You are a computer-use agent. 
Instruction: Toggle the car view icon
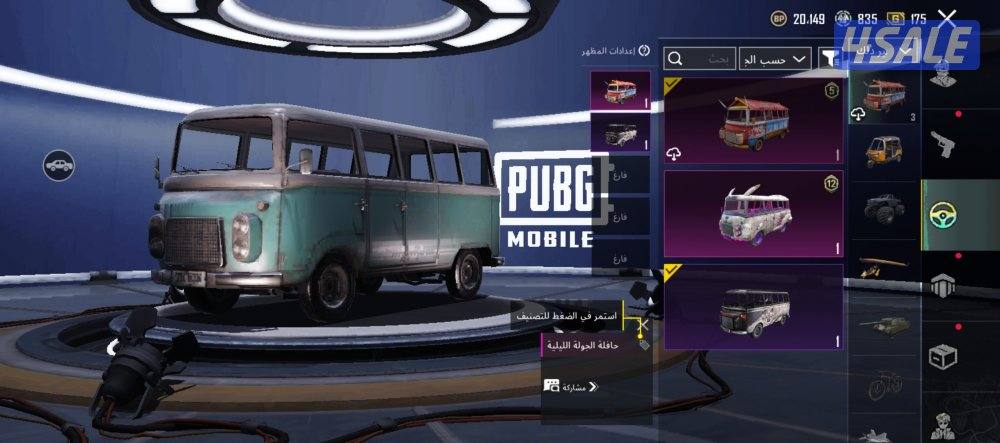click(x=59, y=164)
